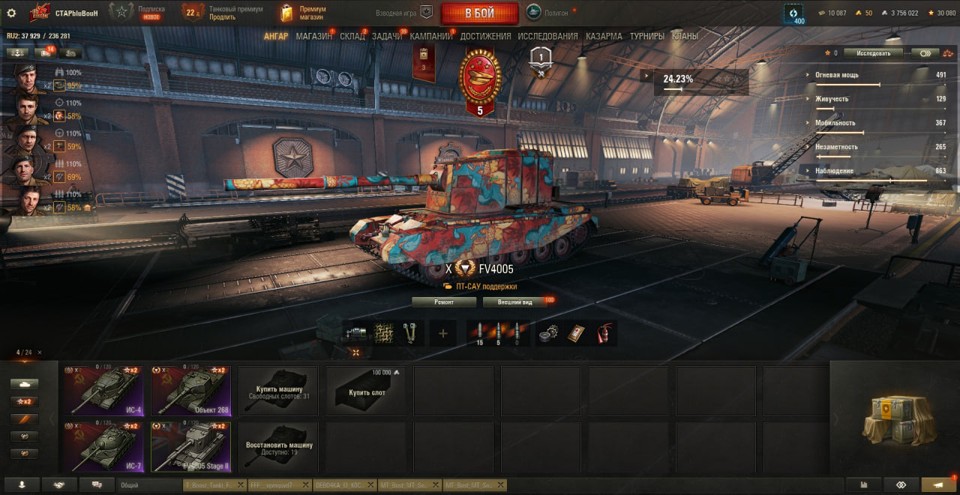
Task: Open the СКЛАД tab
Action: pyautogui.click(x=352, y=36)
